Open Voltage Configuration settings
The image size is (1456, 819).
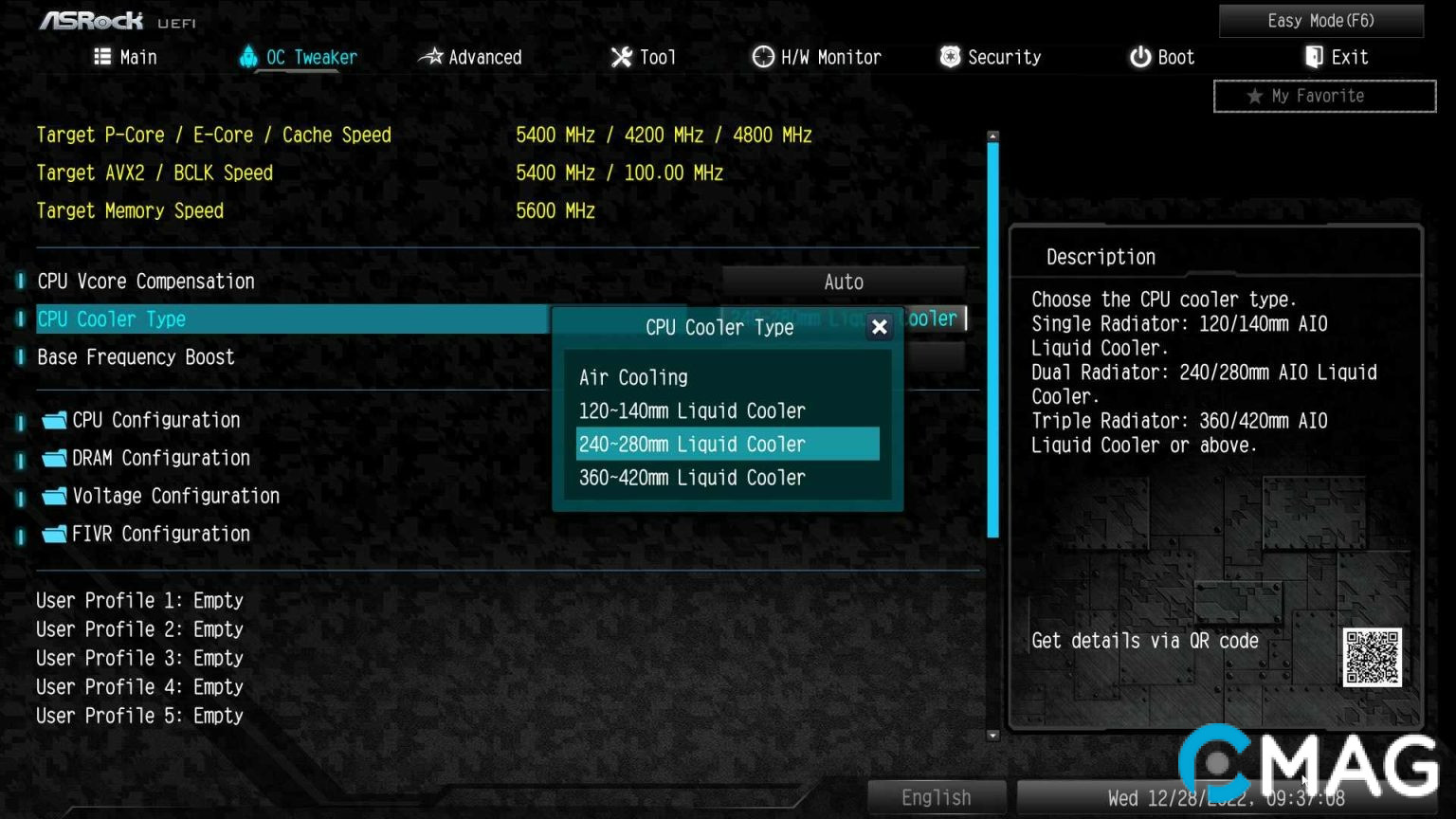click(175, 496)
